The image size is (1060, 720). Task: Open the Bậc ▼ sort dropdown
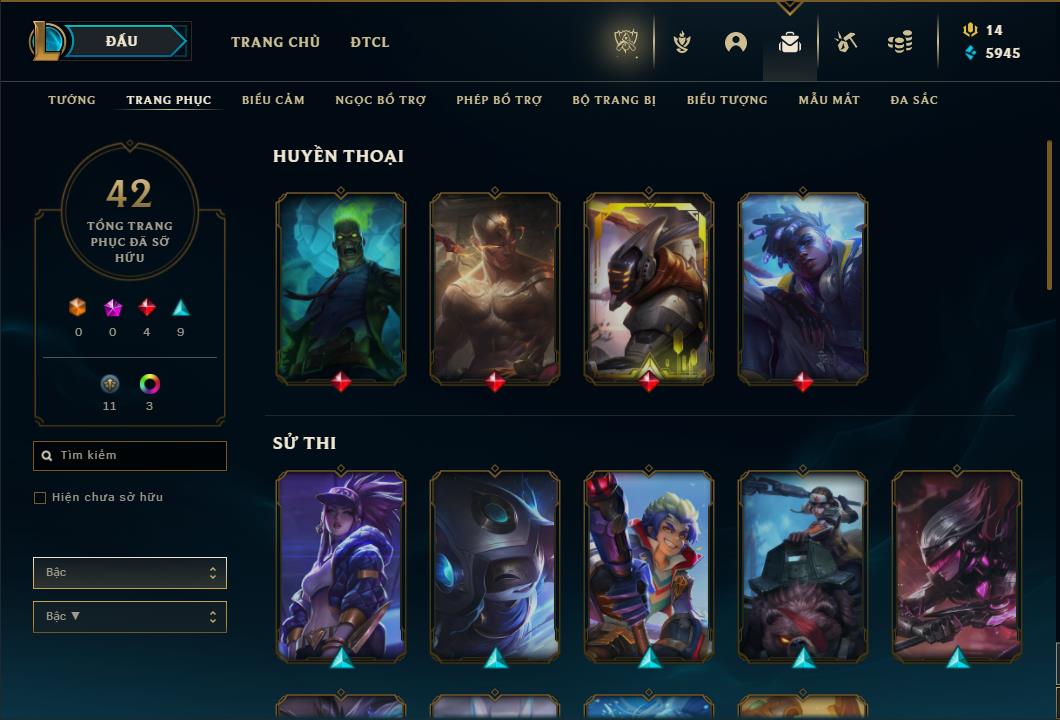point(130,617)
